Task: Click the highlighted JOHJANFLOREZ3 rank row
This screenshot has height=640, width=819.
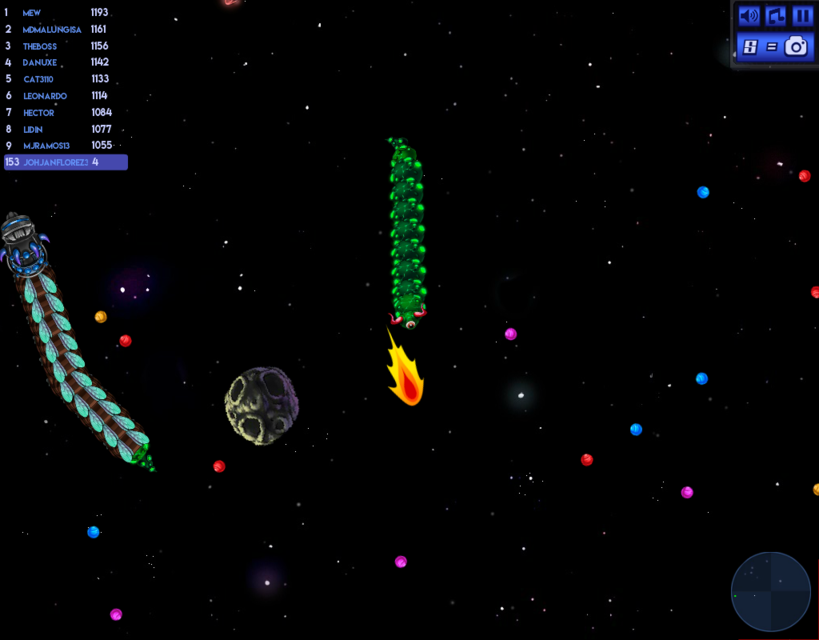Action: click(65, 162)
